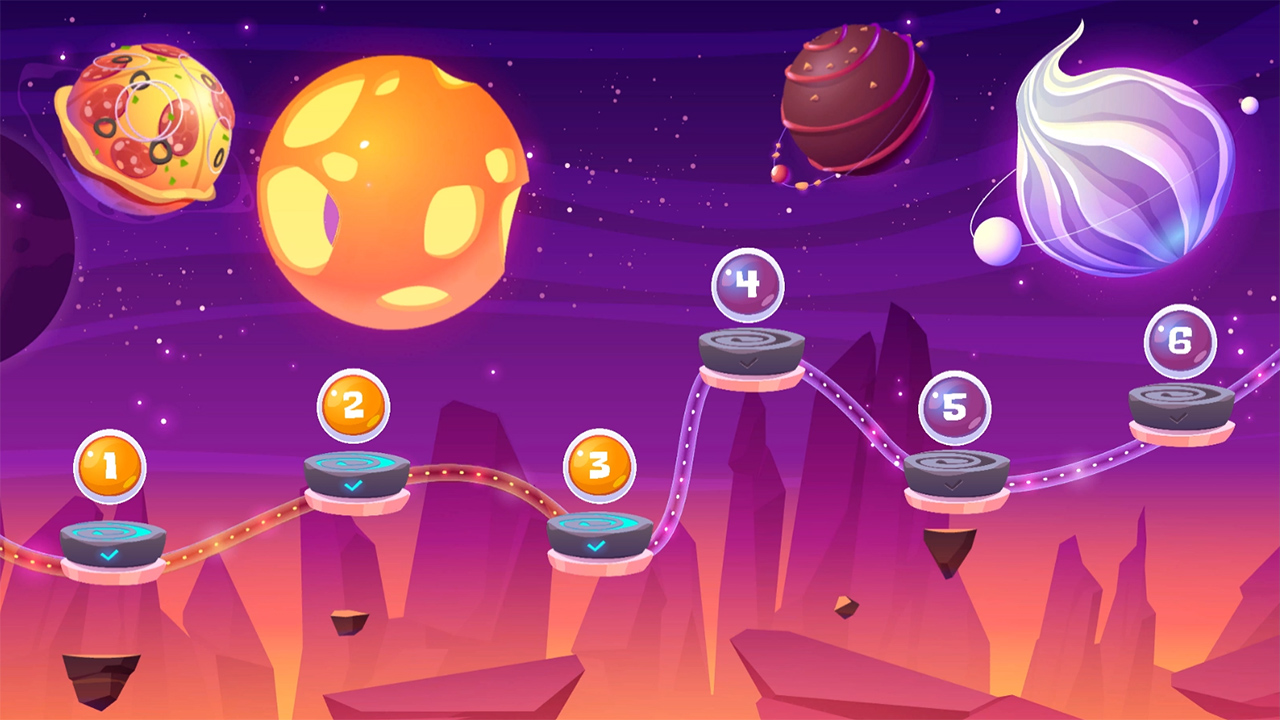
Task: Select level 1 orange badge
Action: pyautogui.click(x=108, y=464)
